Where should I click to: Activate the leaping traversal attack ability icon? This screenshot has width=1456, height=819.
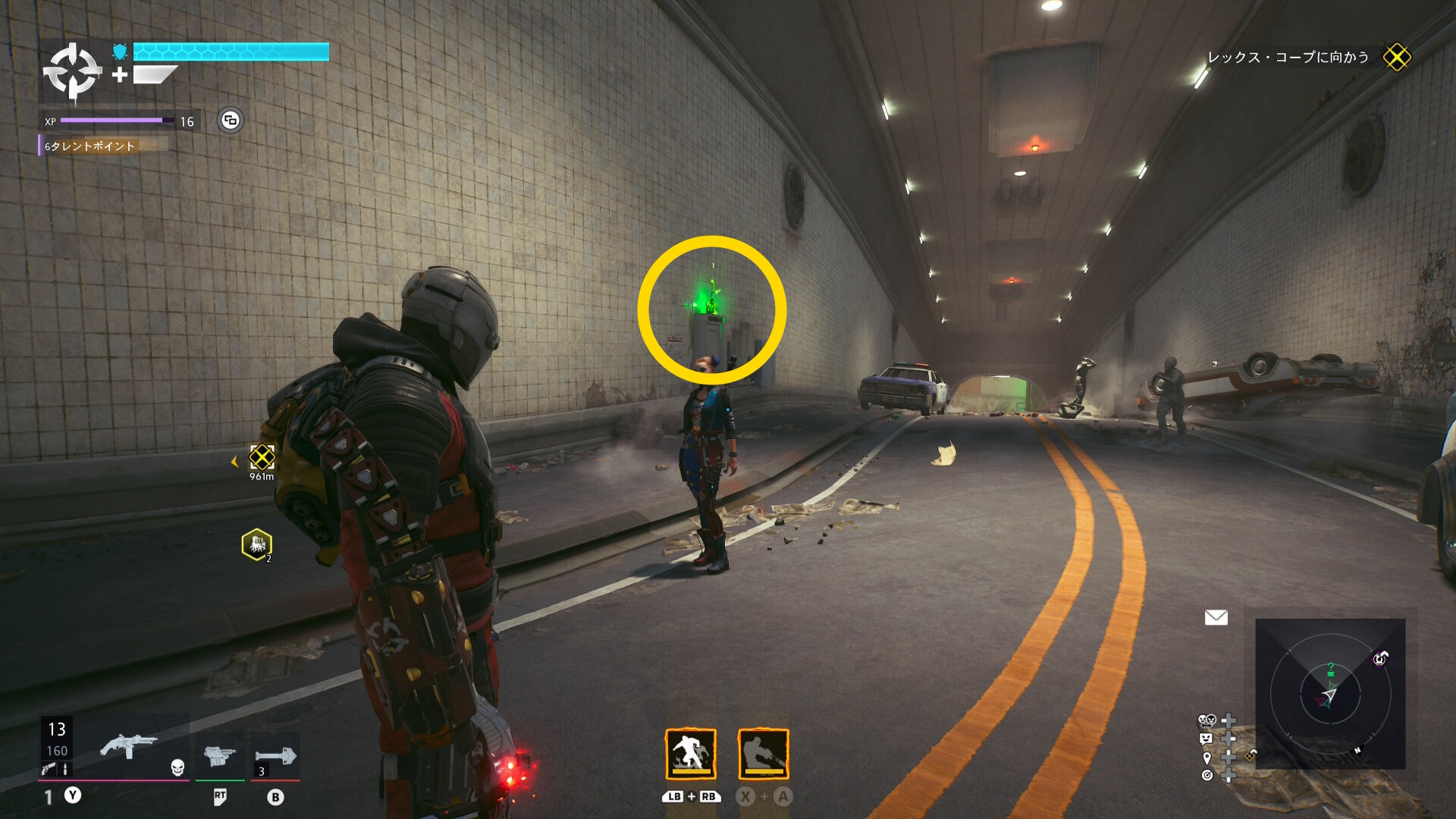(x=690, y=754)
